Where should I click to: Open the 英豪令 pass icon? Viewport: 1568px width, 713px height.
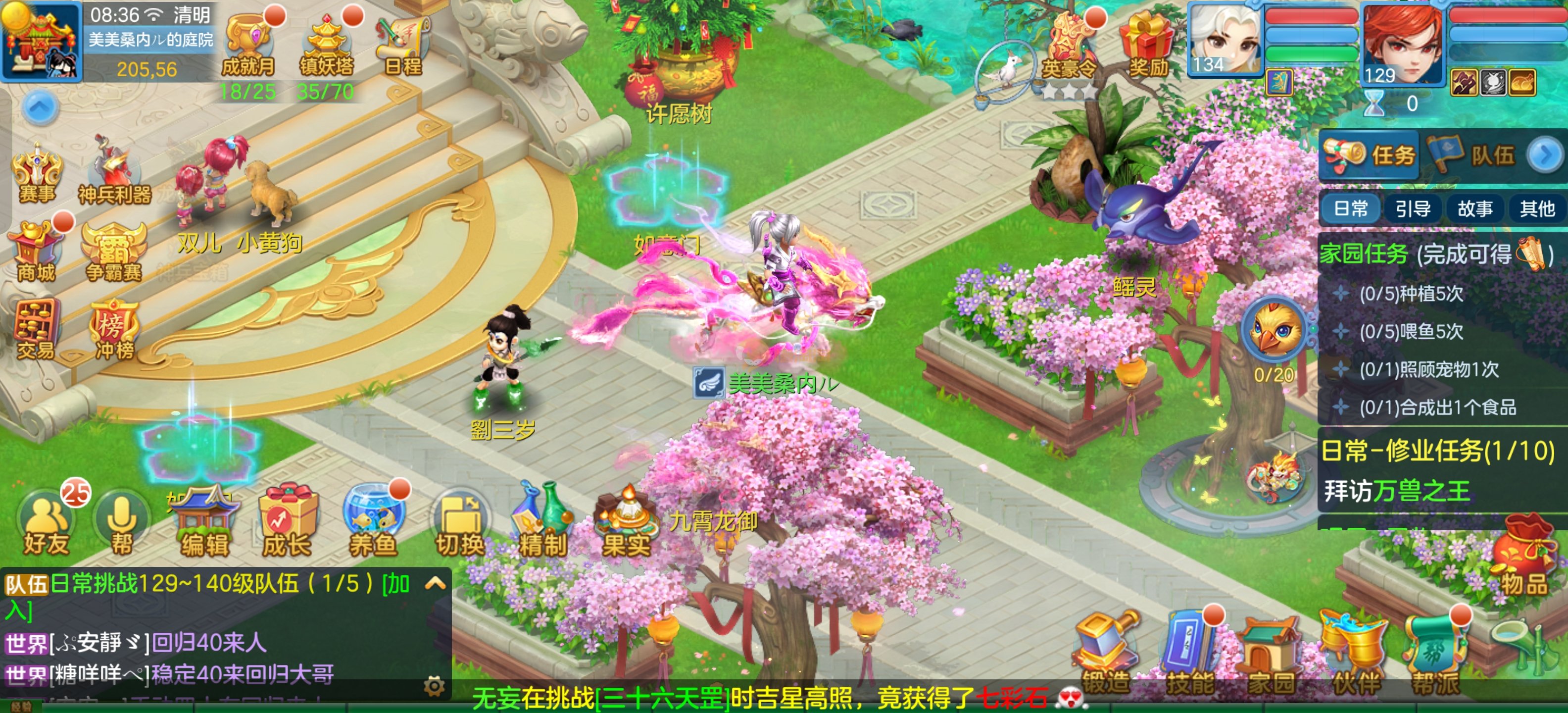(x=1069, y=46)
